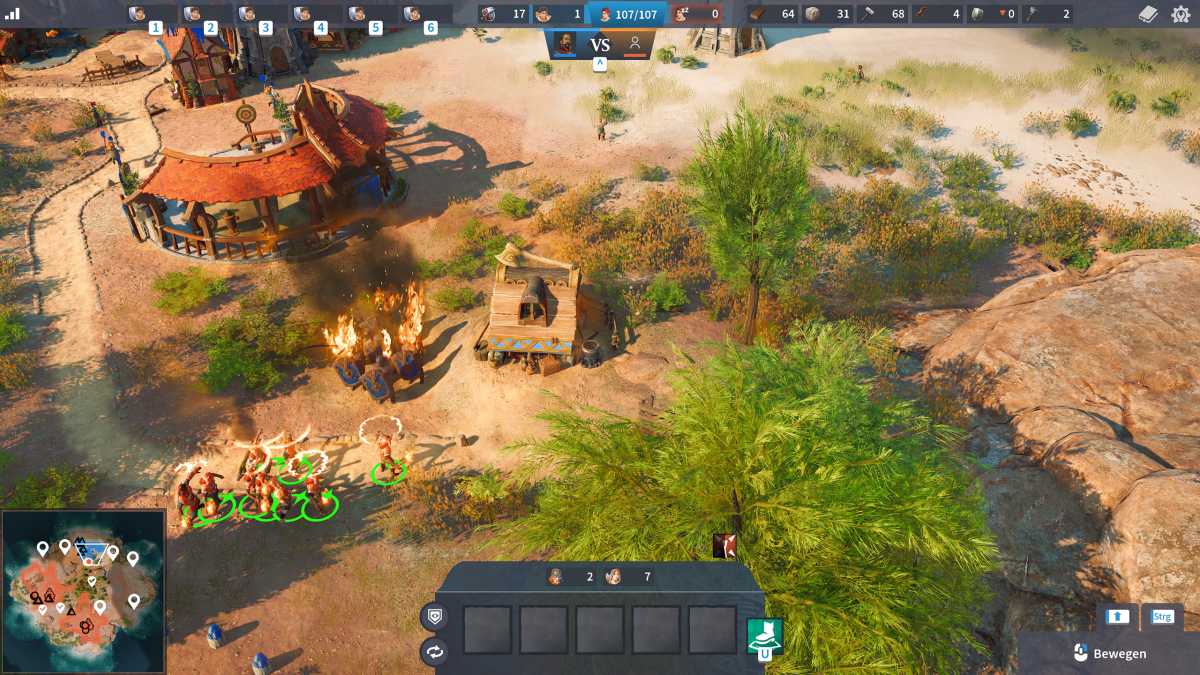The image size is (1200, 675).
Task: Show the statistics bars icon
Action: pyautogui.click(x=12, y=14)
